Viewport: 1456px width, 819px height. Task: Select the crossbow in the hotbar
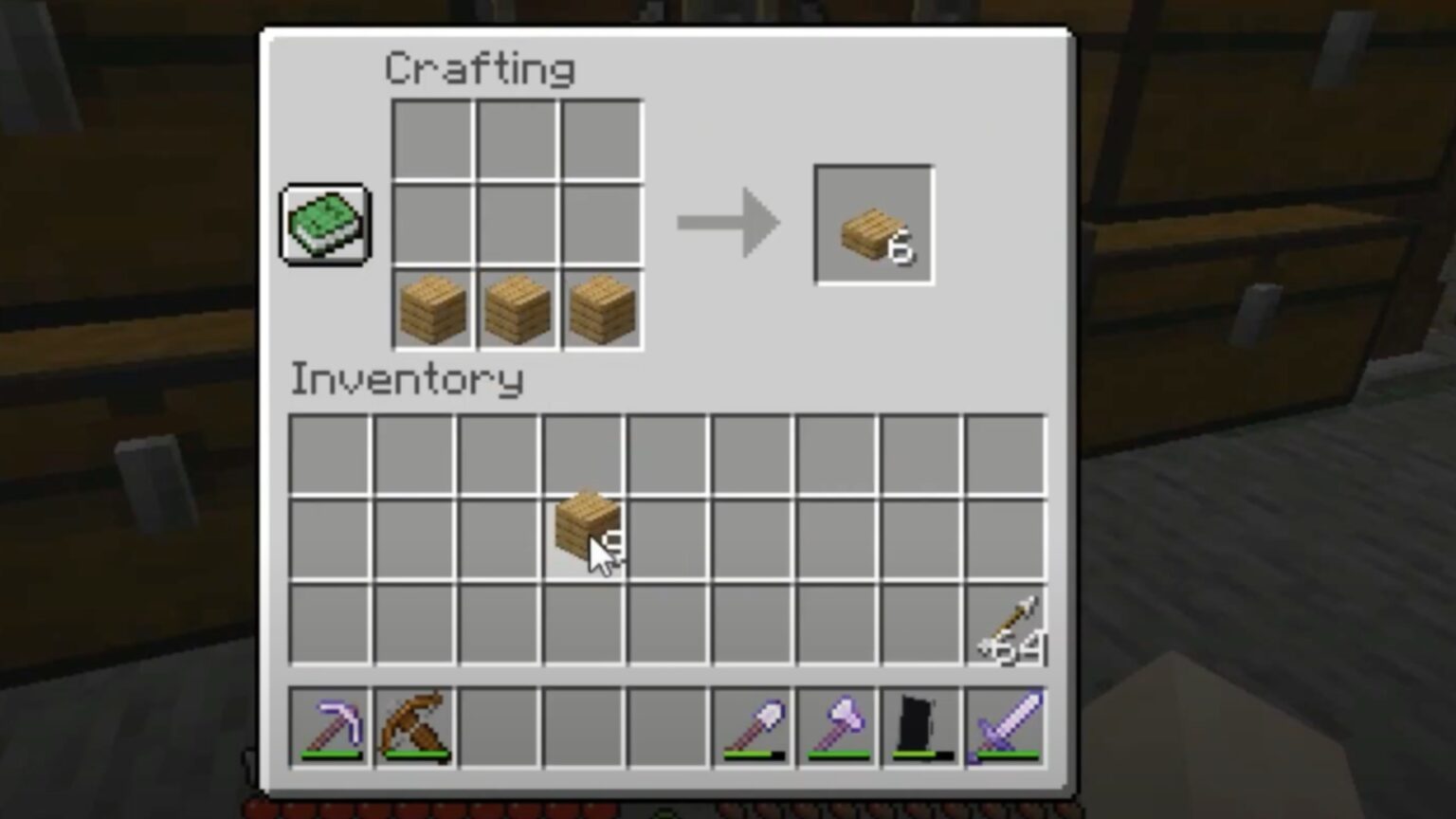(x=415, y=725)
